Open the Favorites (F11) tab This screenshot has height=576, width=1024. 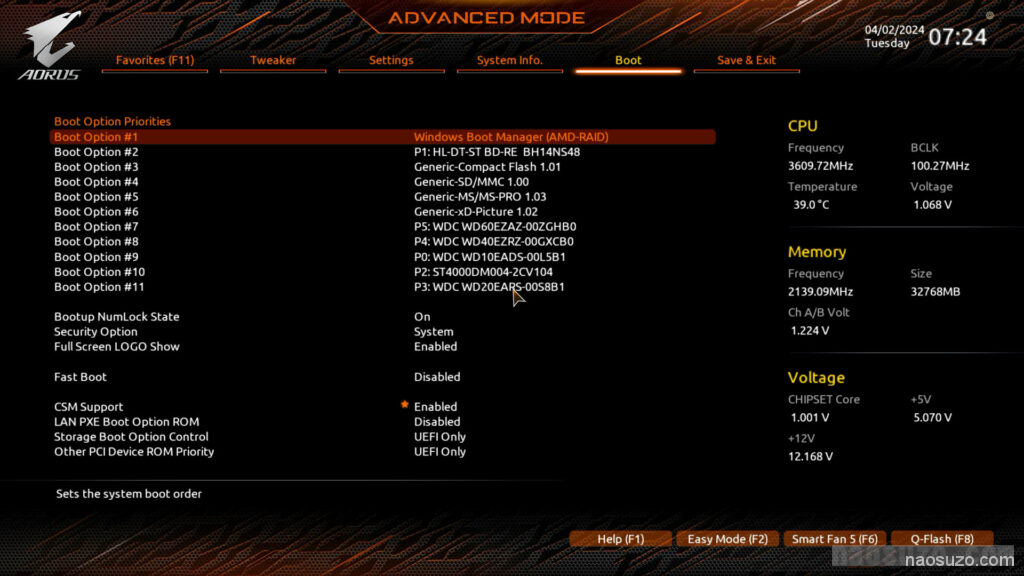click(x=155, y=60)
